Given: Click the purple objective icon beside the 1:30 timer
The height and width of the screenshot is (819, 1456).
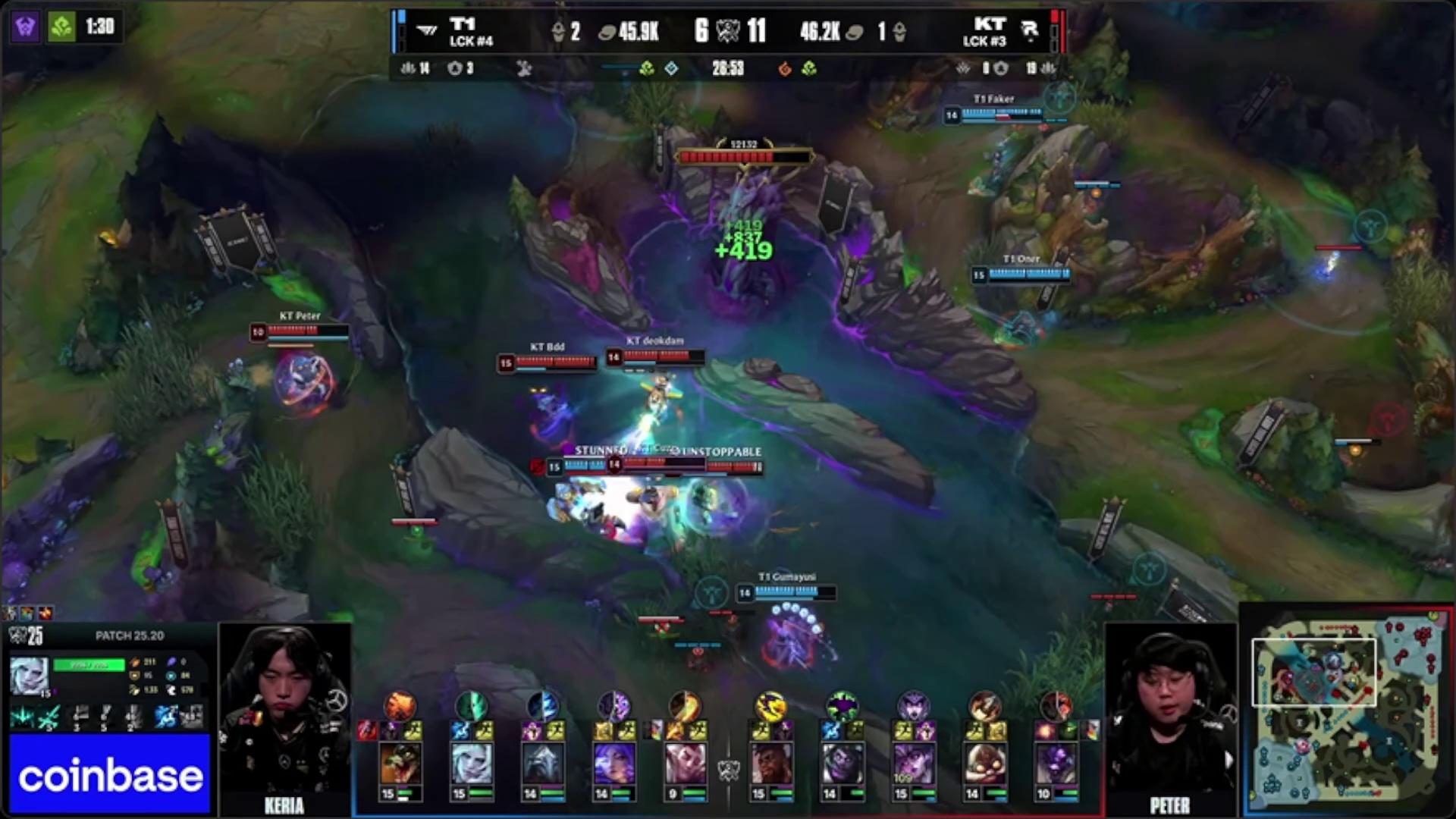Looking at the screenshot, I should point(25,27).
